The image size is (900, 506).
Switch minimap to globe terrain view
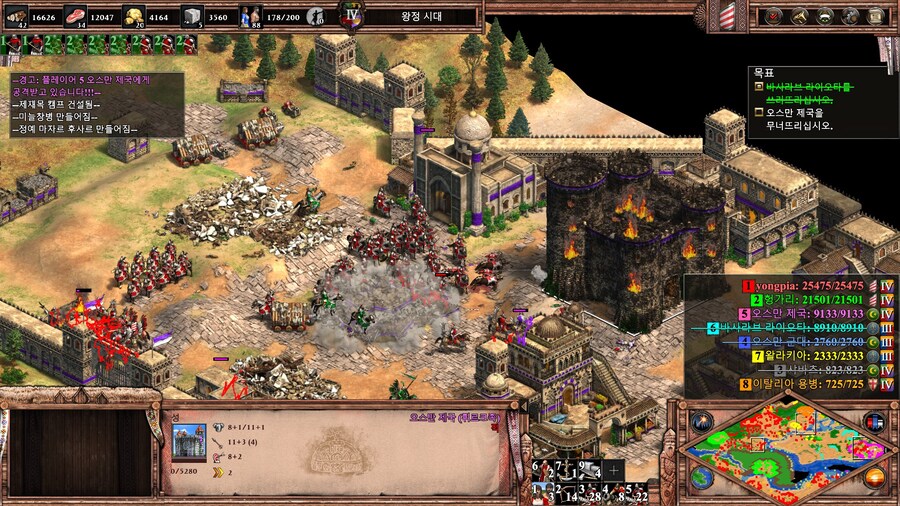click(x=700, y=478)
